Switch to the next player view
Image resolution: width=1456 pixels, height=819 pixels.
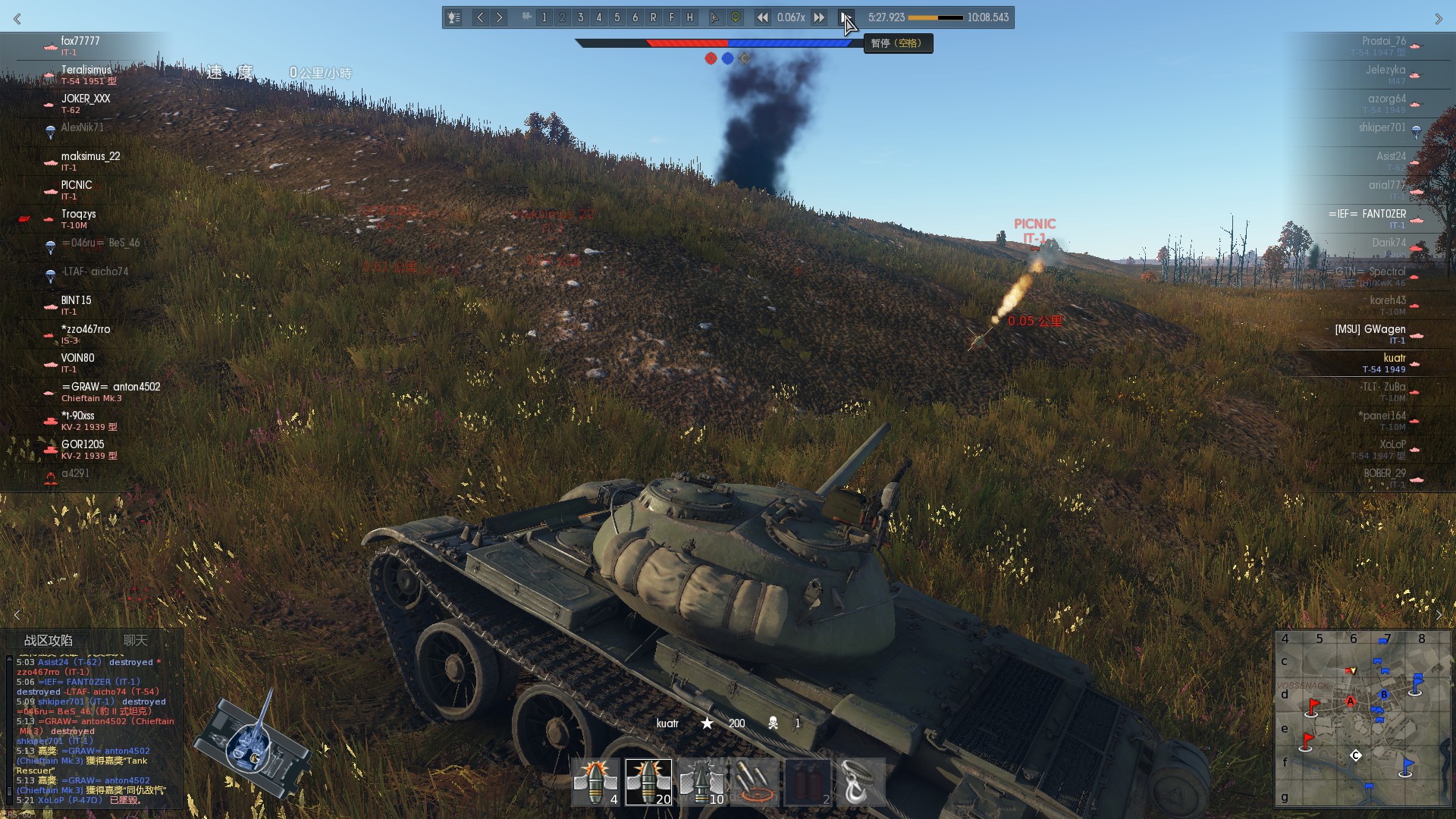499,17
